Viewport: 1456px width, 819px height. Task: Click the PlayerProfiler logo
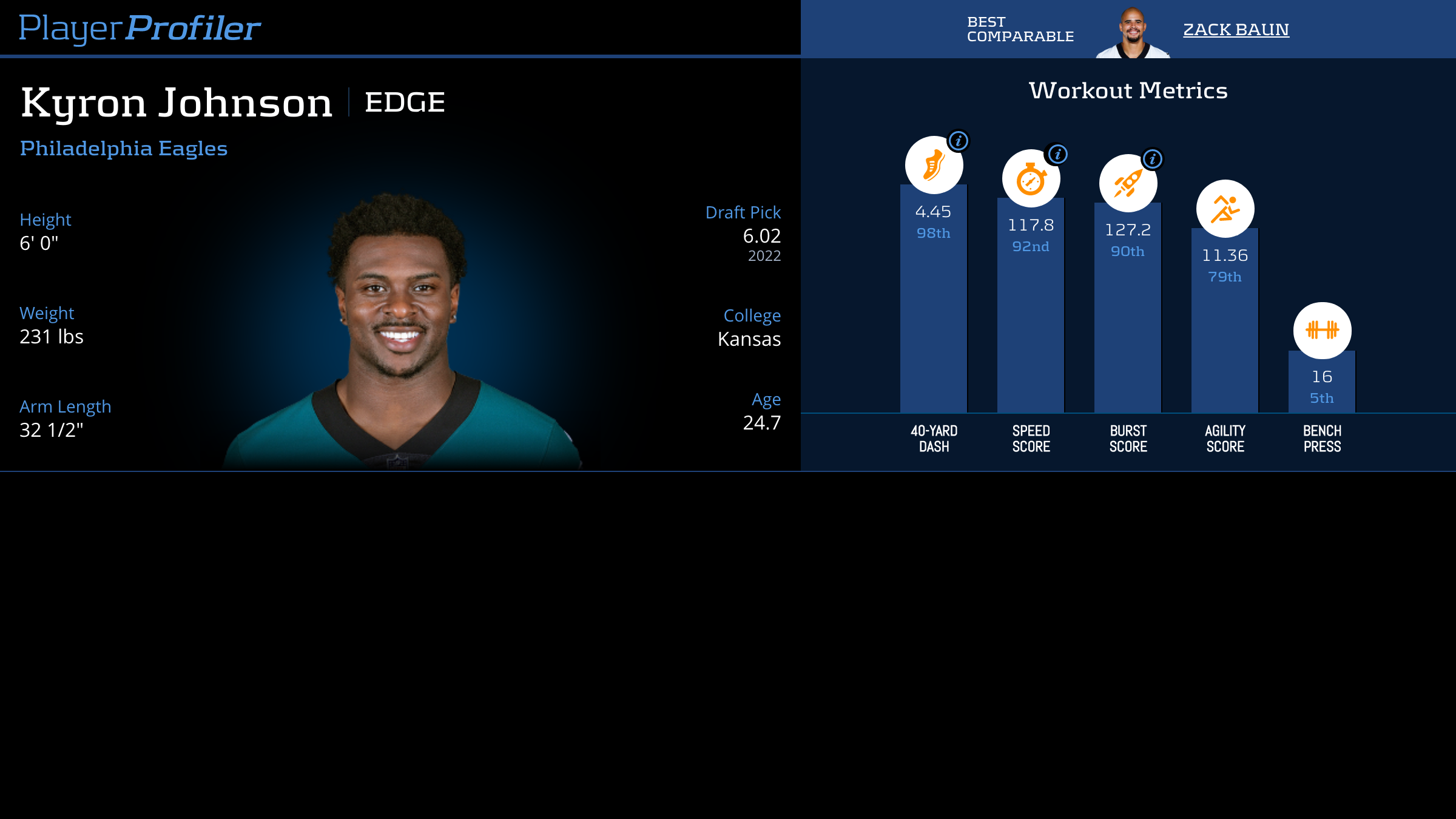click(x=140, y=29)
